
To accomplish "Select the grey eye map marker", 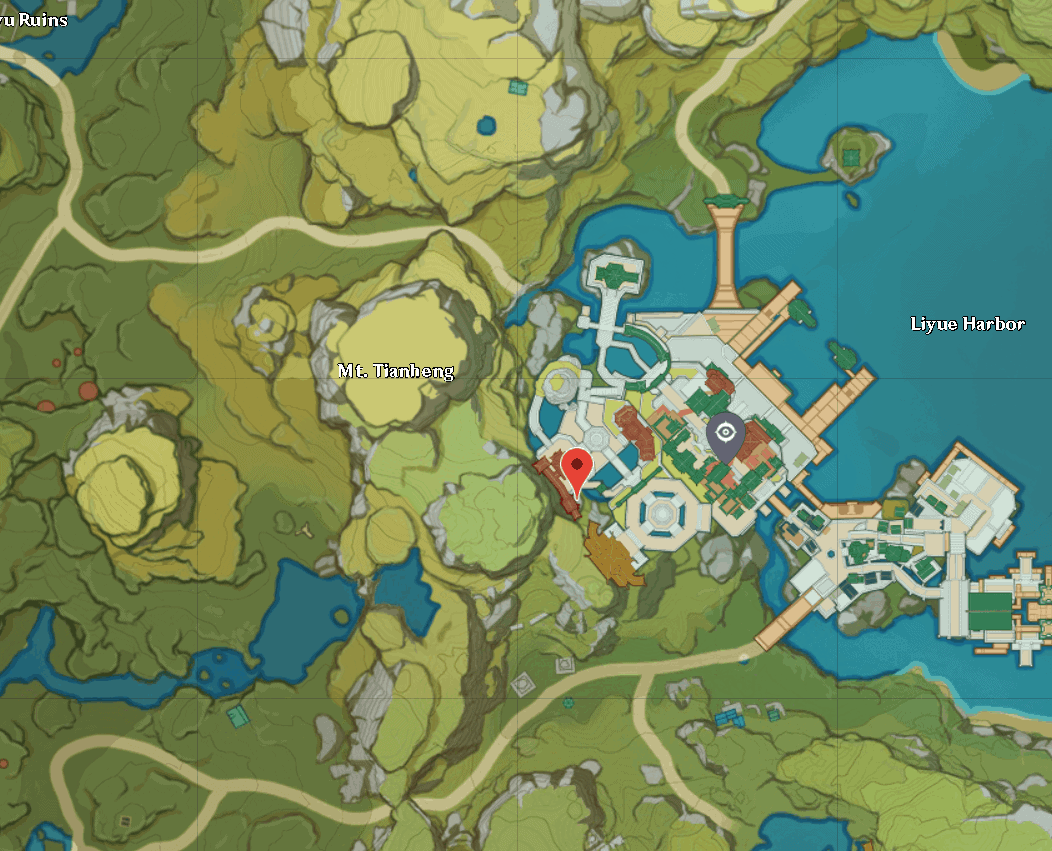I will [x=725, y=436].
